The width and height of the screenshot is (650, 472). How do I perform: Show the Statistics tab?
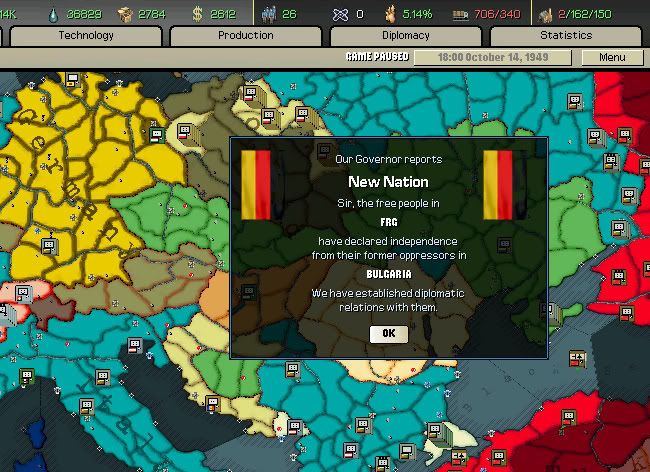[565, 36]
